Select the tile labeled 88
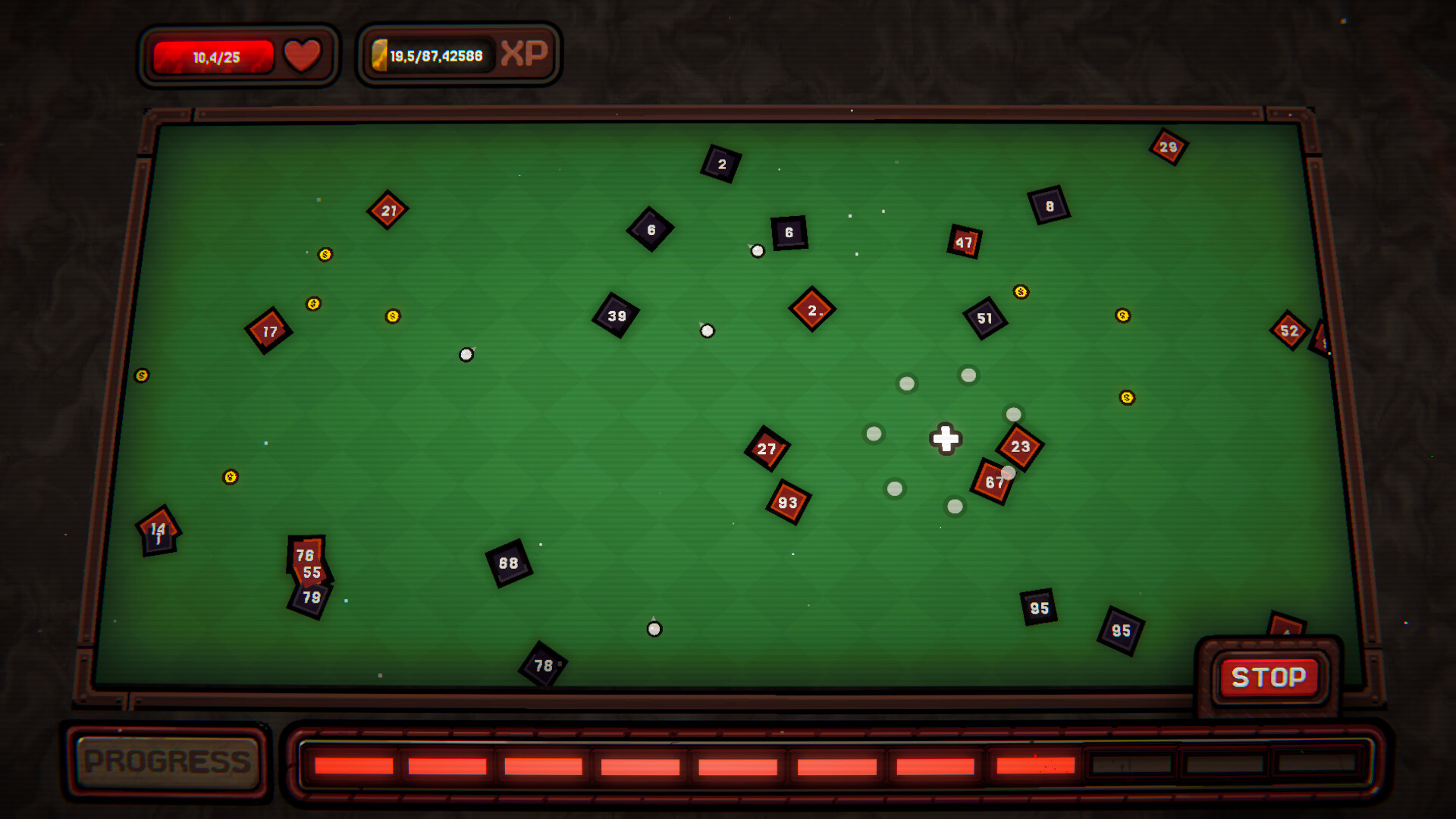1456x819 pixels. coord(508,563)
